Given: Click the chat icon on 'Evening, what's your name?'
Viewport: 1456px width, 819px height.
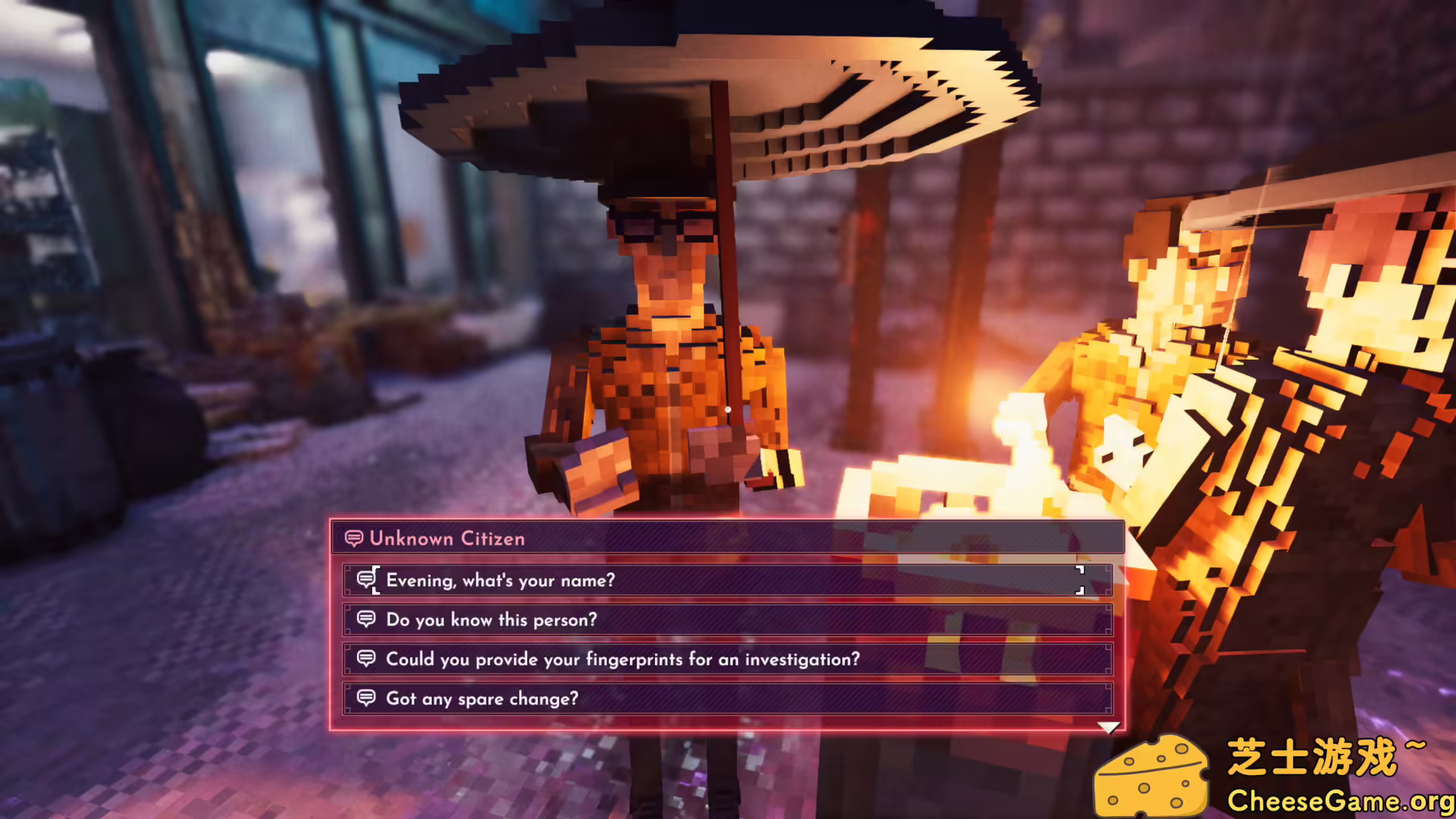Looking at the screenshot, I should [x=367, y=579].
